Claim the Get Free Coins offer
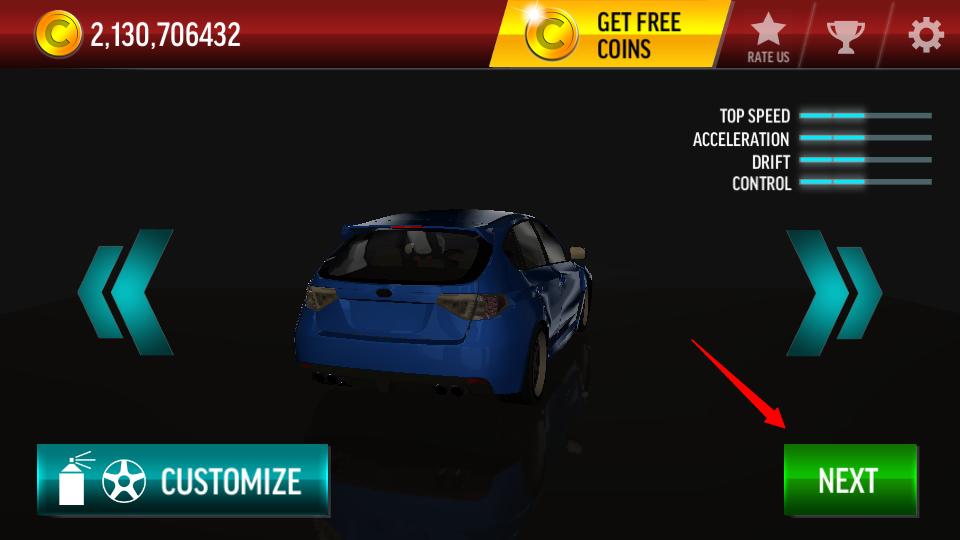Screen dimensions: 960x540 [610, 35]
